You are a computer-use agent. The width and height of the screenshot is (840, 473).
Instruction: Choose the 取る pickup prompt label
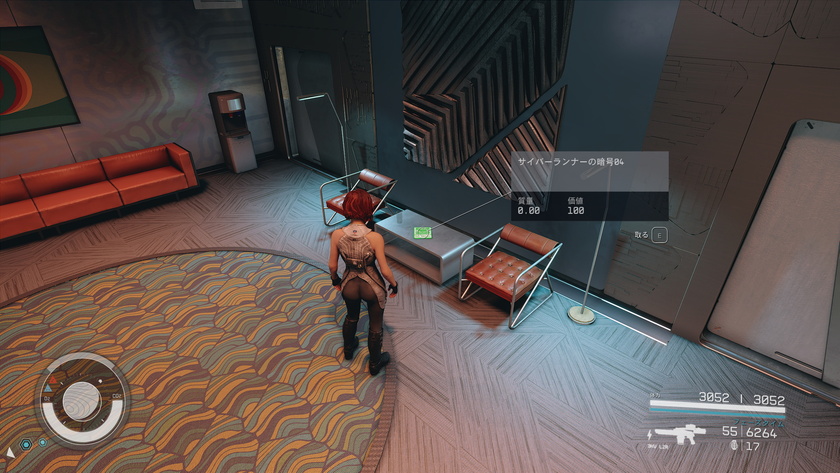[641, 235]
